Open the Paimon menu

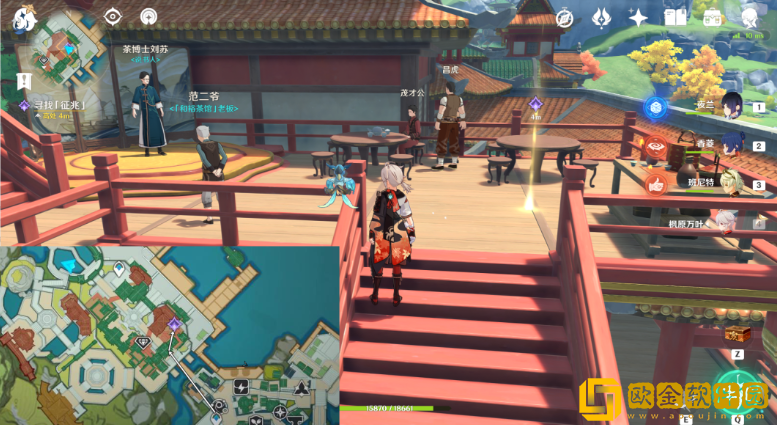pos(24,17)
